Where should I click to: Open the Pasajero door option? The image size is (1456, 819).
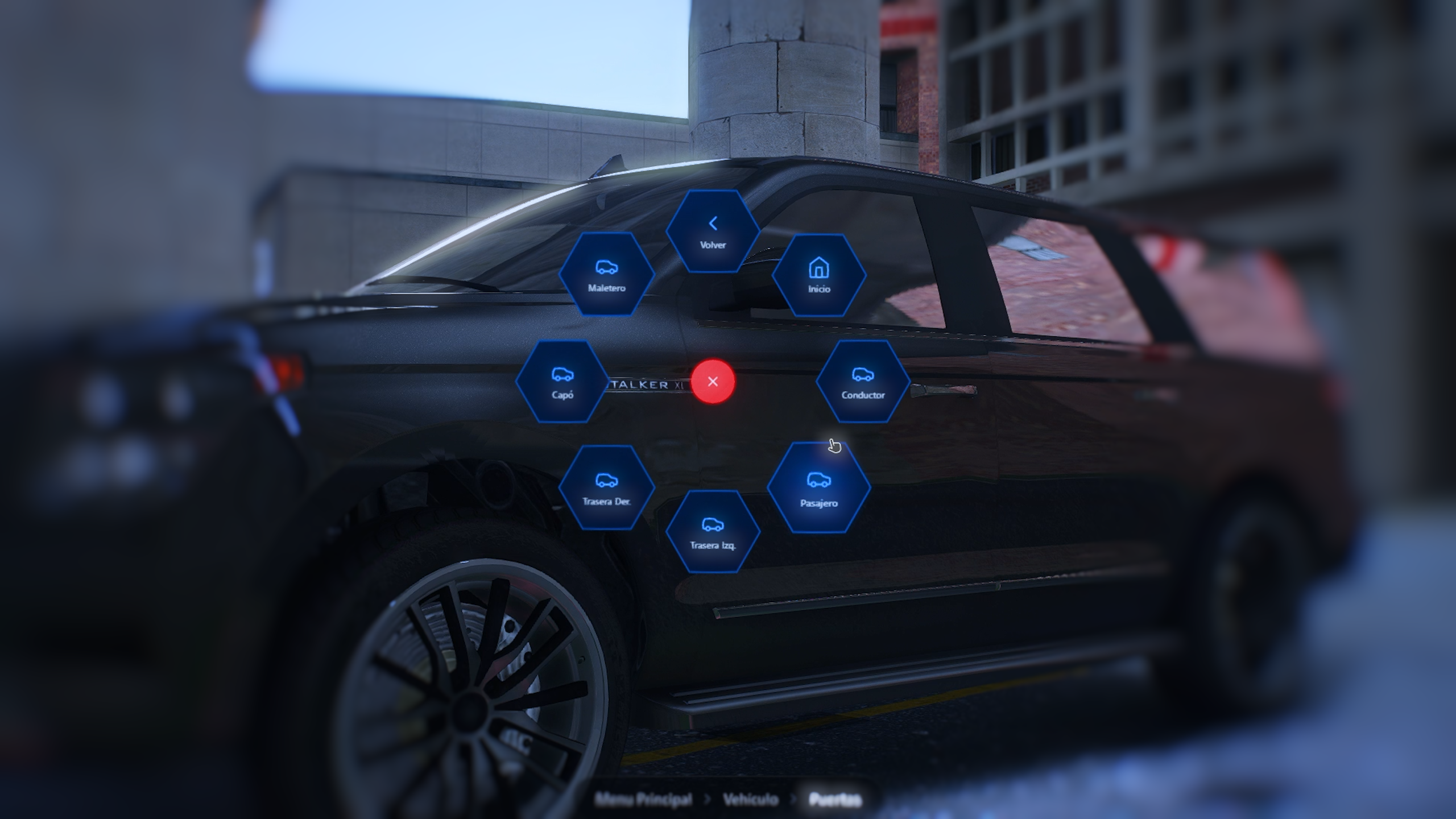[818, 488]
